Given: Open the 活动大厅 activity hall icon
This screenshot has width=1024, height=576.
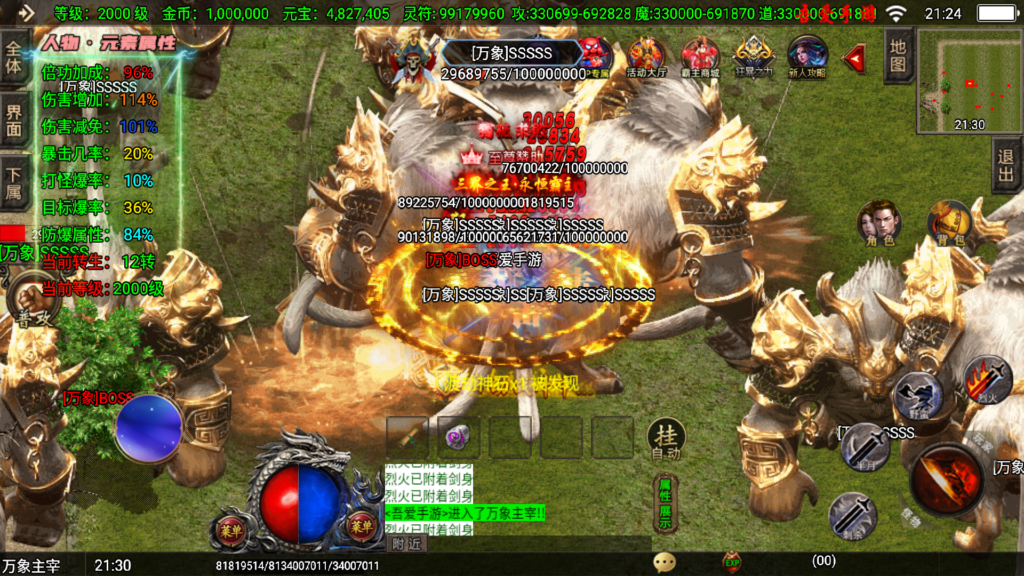Looking at the screenshot, I should 646,57.
